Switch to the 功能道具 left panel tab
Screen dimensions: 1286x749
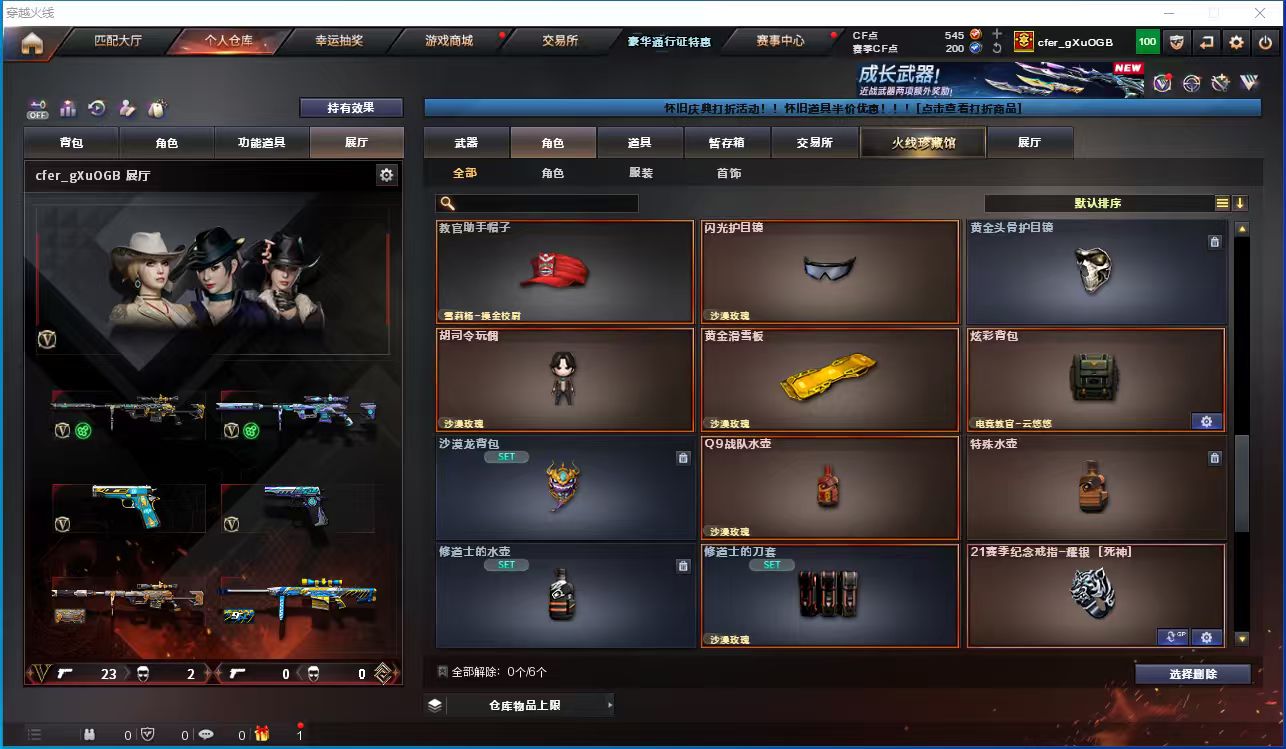tap(262, 143)
